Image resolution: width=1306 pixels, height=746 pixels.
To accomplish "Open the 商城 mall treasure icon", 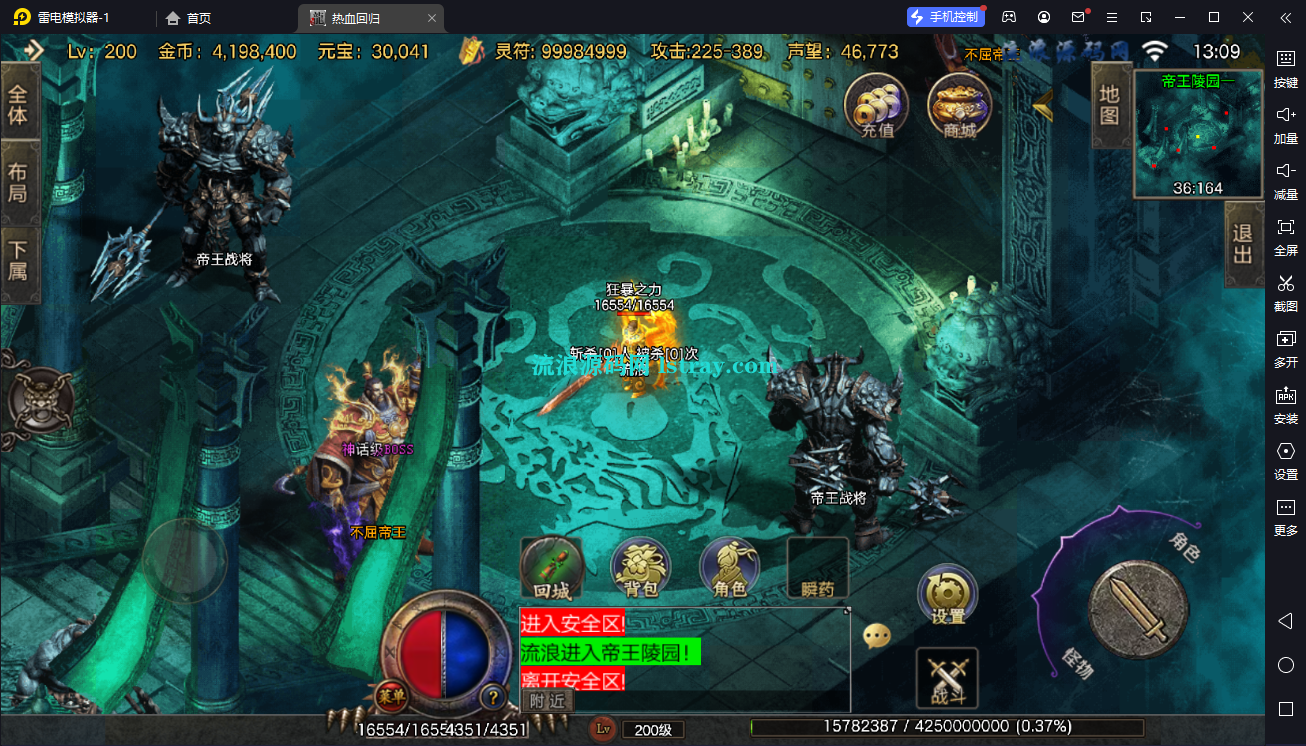I will (959, 106).
